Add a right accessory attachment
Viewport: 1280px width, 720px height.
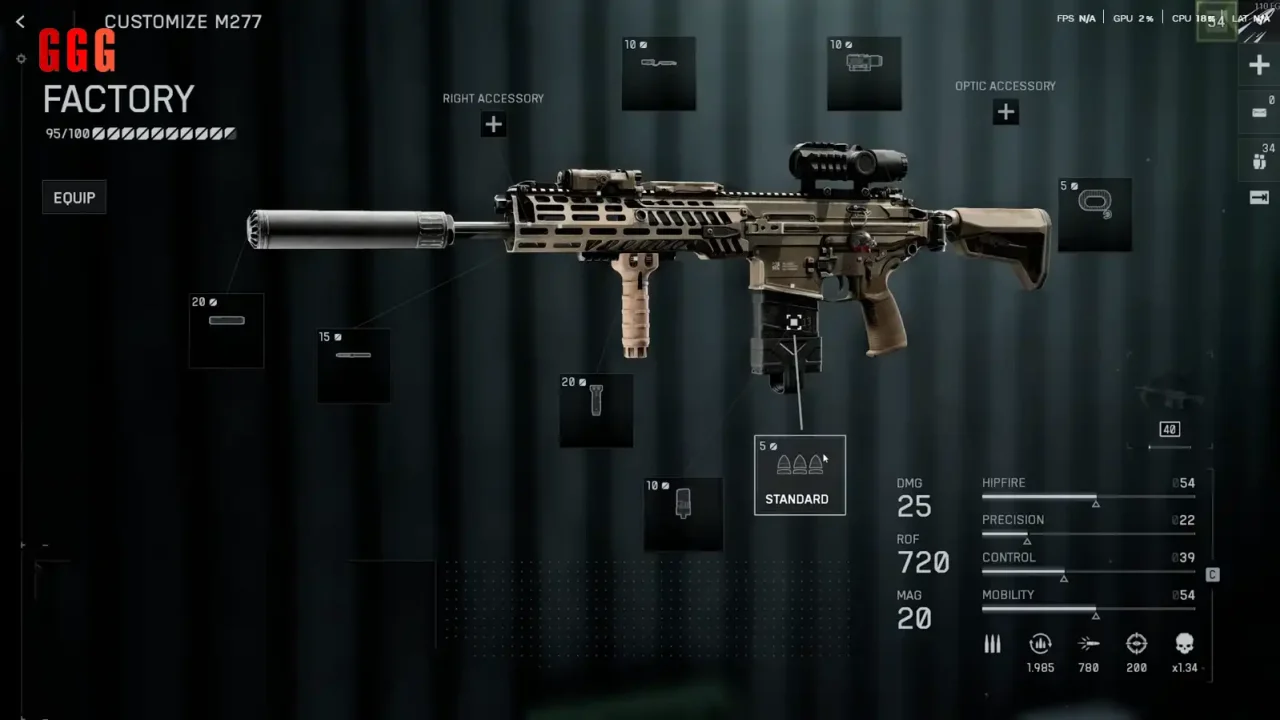pyautogui.click(x=493, y=125)
